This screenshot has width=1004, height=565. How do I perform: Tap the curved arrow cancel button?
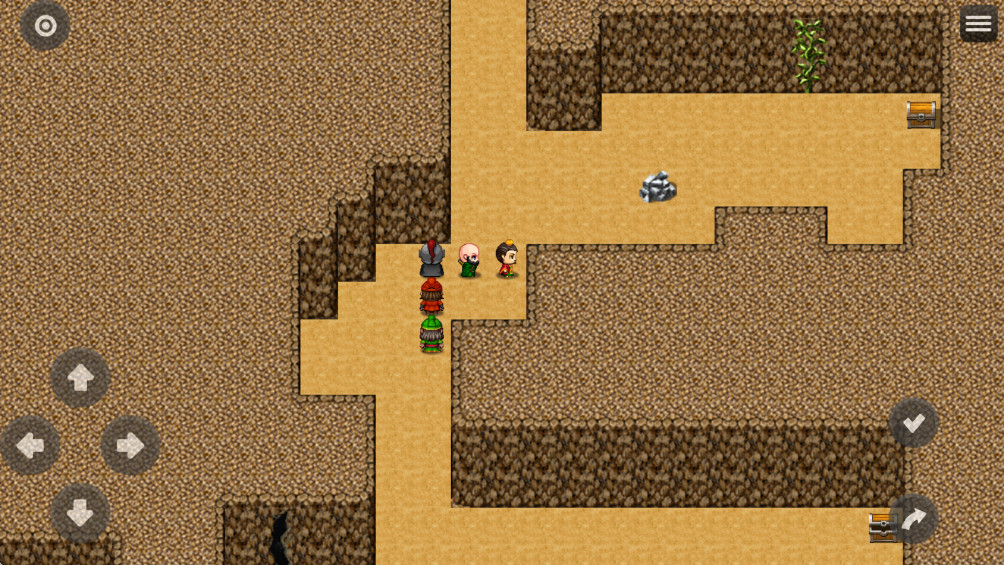tap(913, 519)
